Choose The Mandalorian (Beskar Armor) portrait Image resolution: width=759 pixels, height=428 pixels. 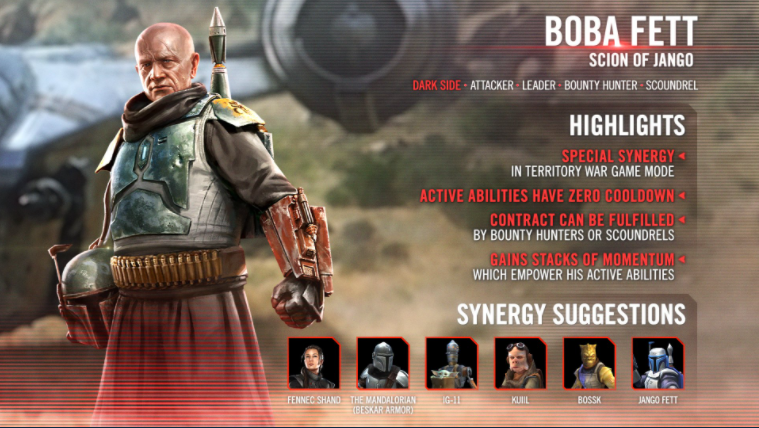click(x=382, y=363)
